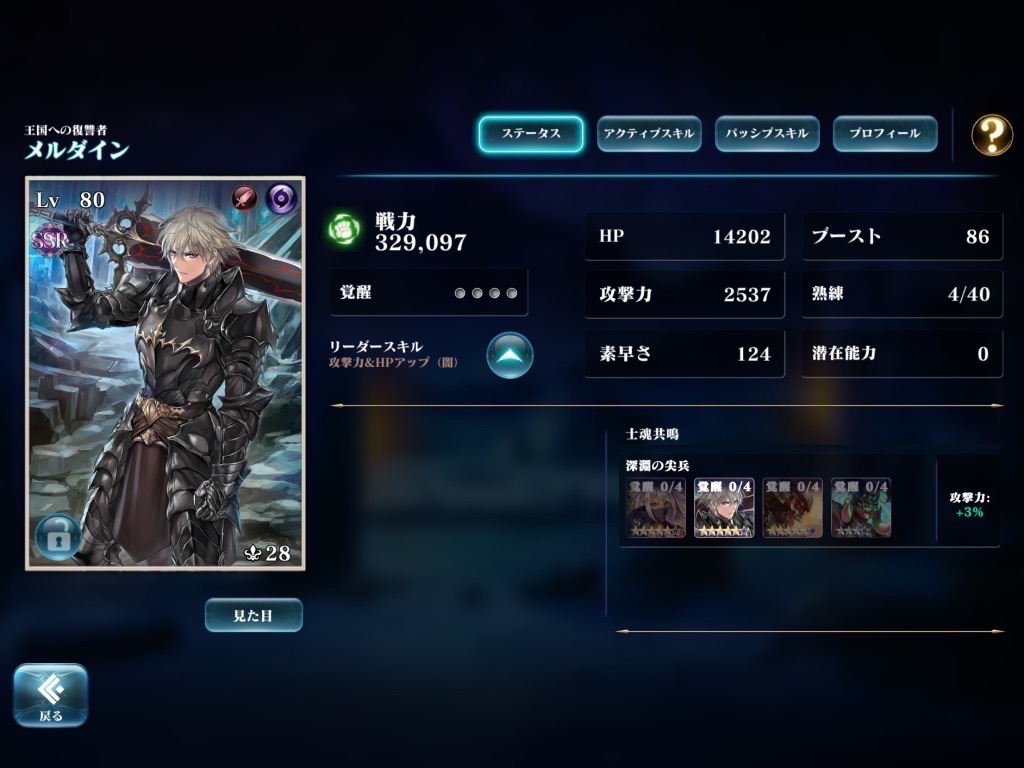Viewport: 1024px width, 768px height.
Task: Open the 覚醒 awakening panel
Action: click(x=429, y=293)
